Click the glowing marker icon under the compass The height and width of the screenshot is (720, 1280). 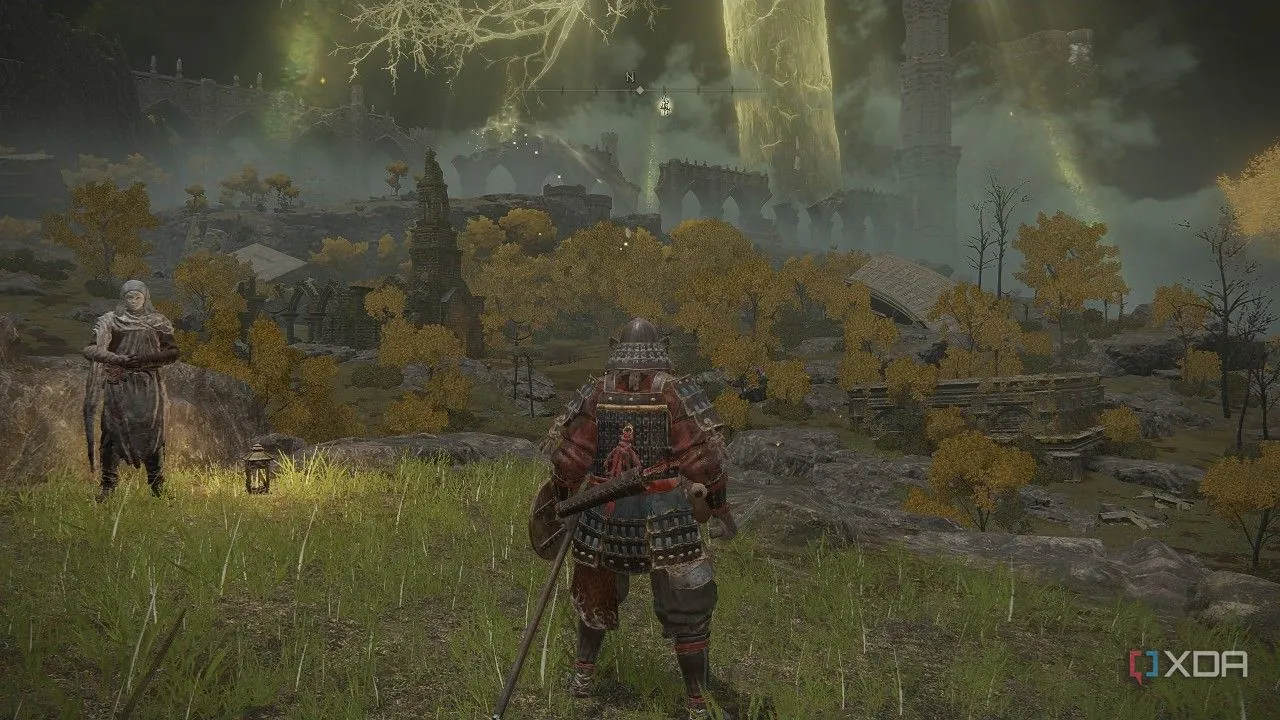pyautogui.click(x=664, y=103)
